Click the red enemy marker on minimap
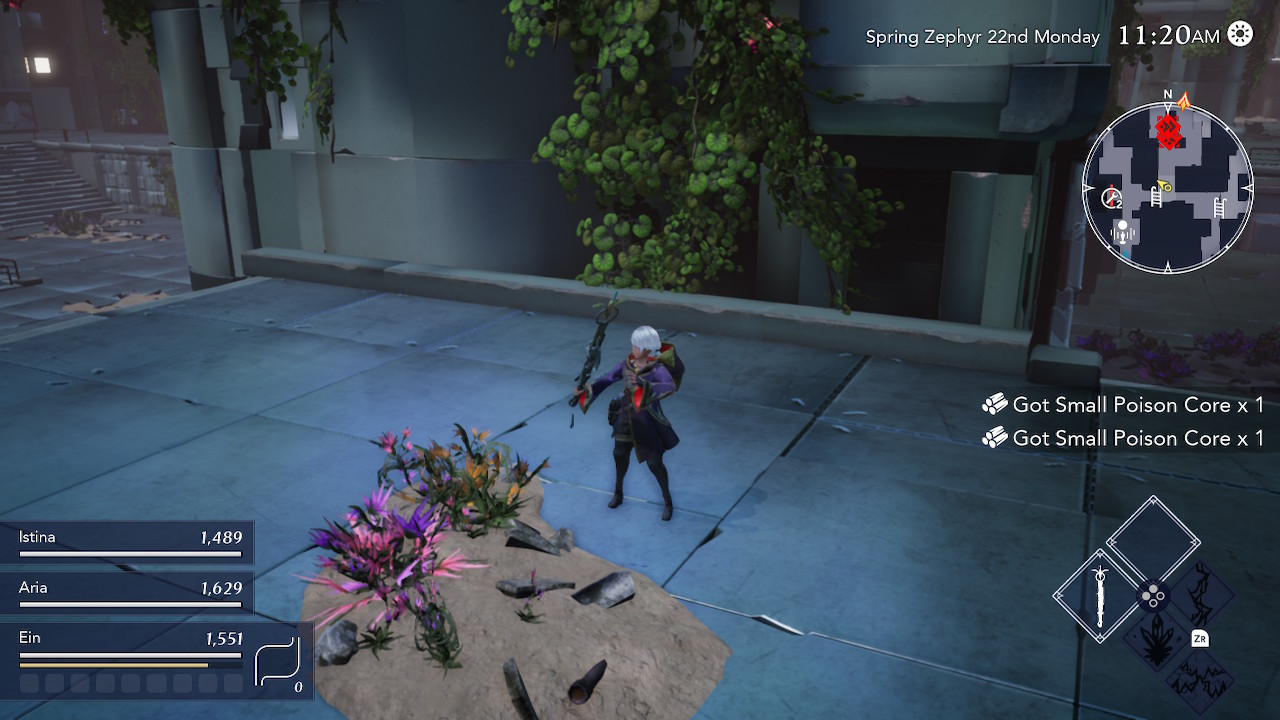This screenshot has width=1280, height=720. click(1168, 131)
